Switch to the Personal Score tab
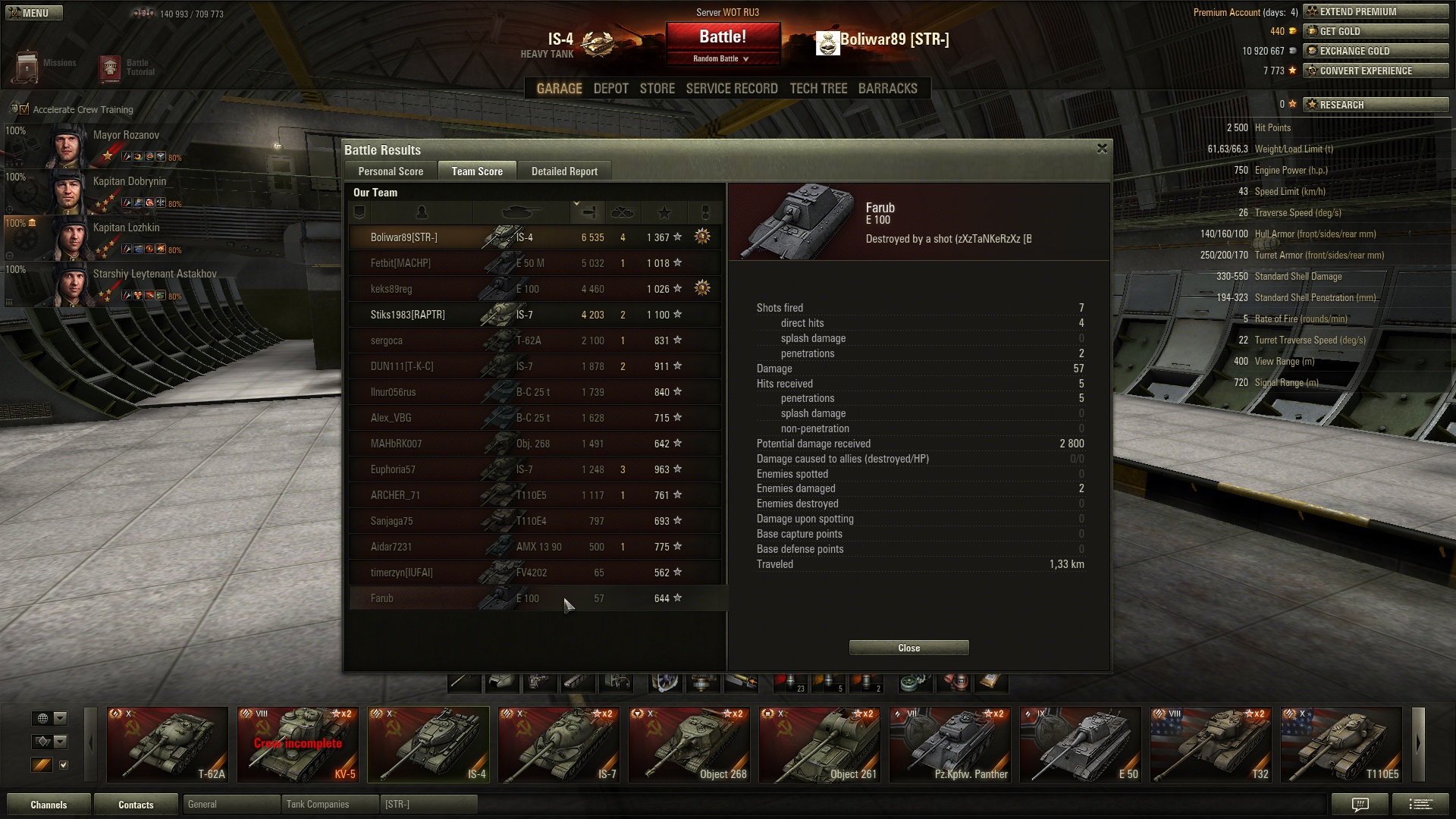This screenshot has height=819, width=1456. pos(391,171)
